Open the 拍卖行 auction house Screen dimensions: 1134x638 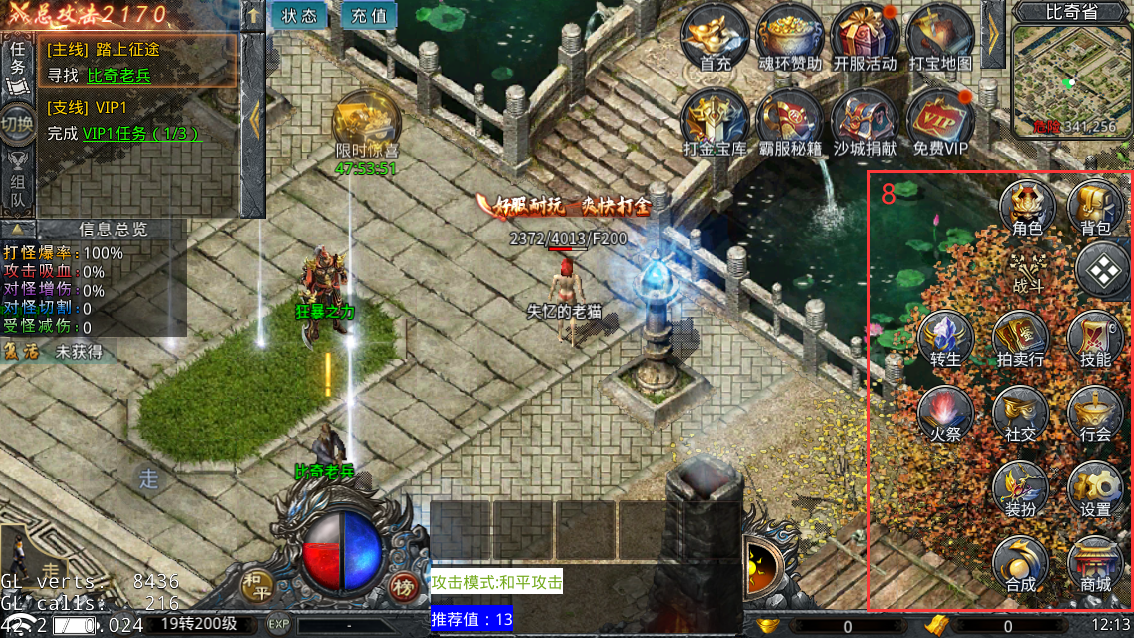click(1020, 339)
